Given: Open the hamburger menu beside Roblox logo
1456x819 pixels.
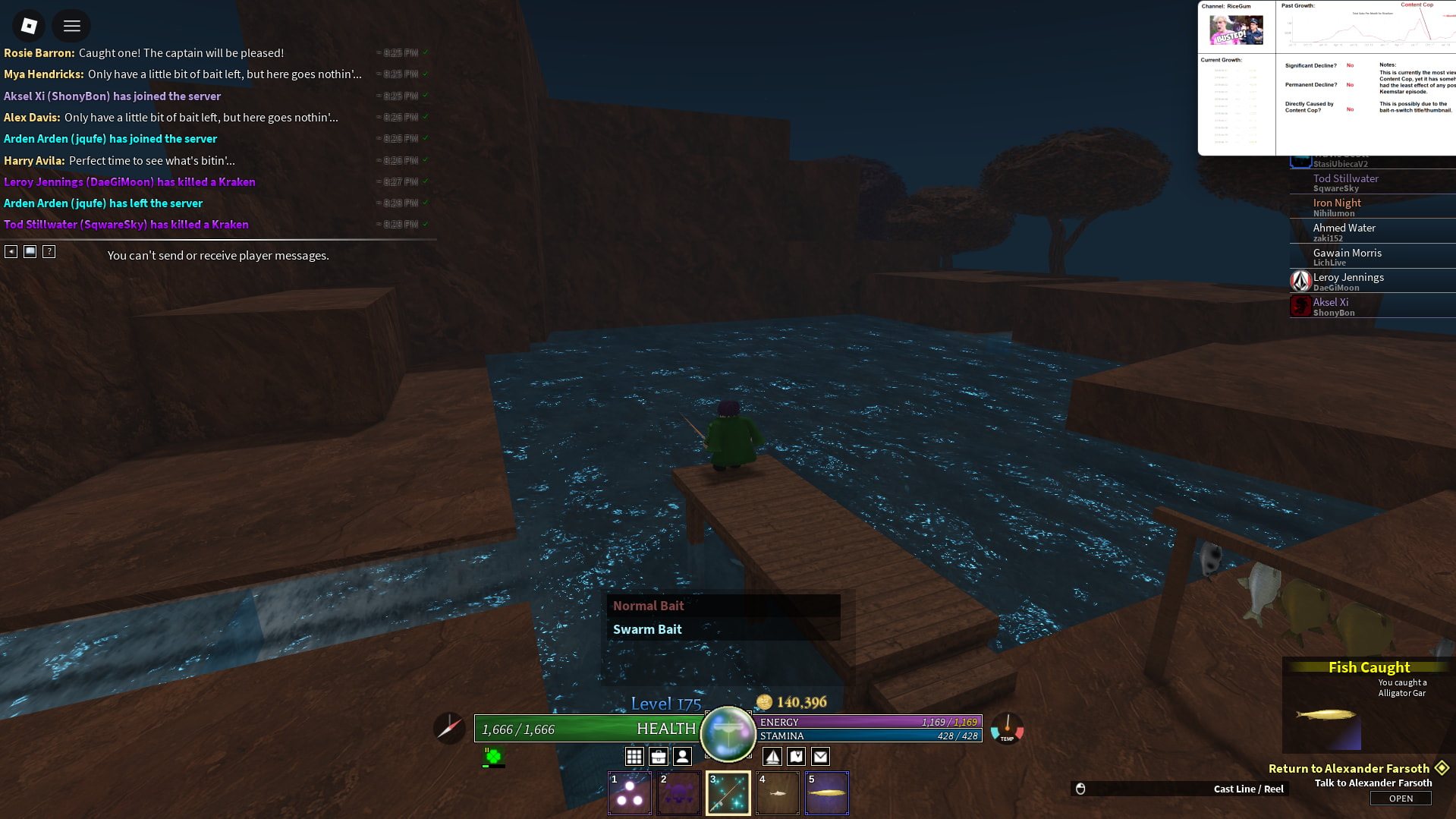Looking at the screenshot, I should pyautogui.click(x=72, y=26).
